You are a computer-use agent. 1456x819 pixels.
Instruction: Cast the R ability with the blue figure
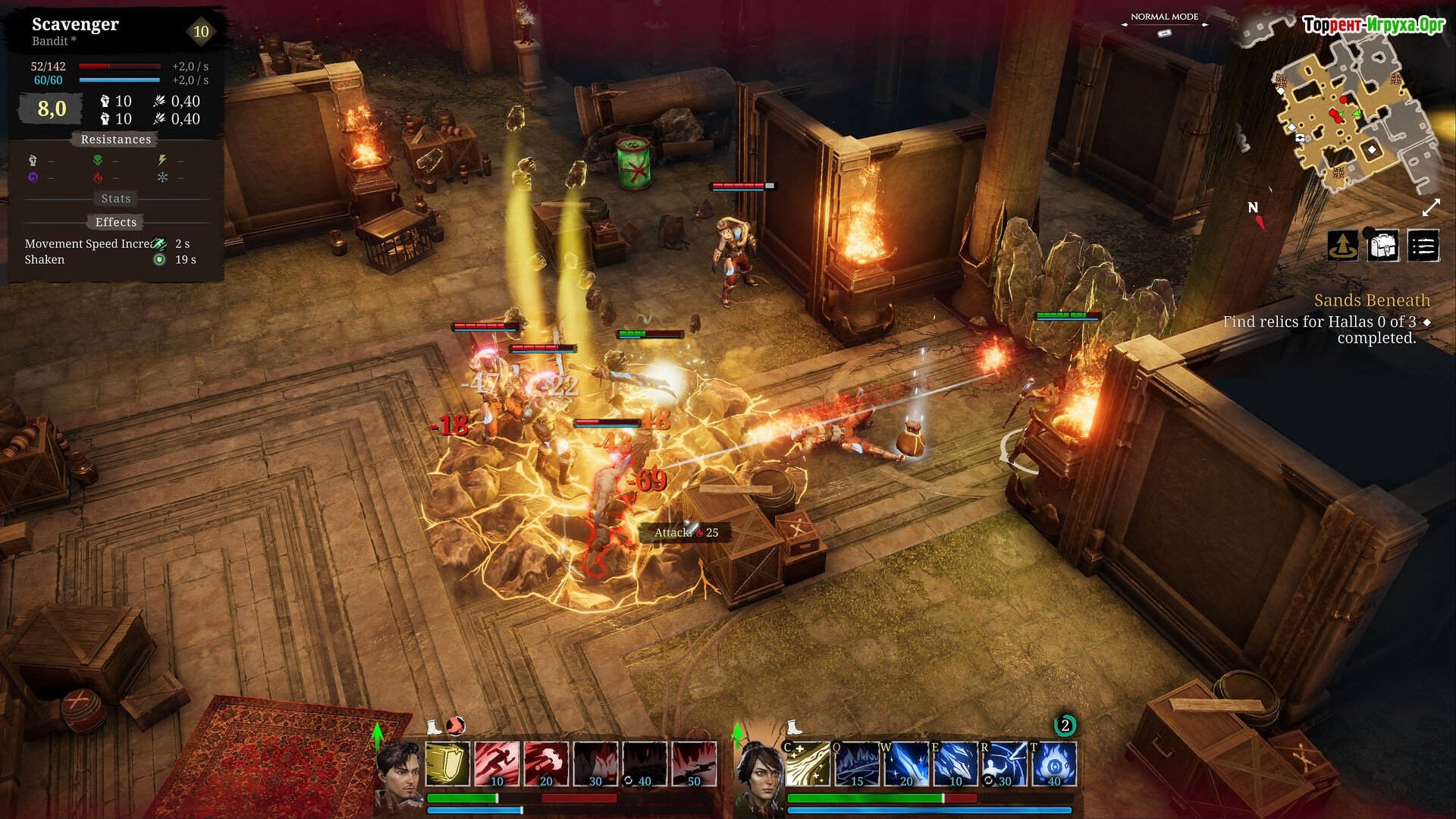tap(1004, 764)
